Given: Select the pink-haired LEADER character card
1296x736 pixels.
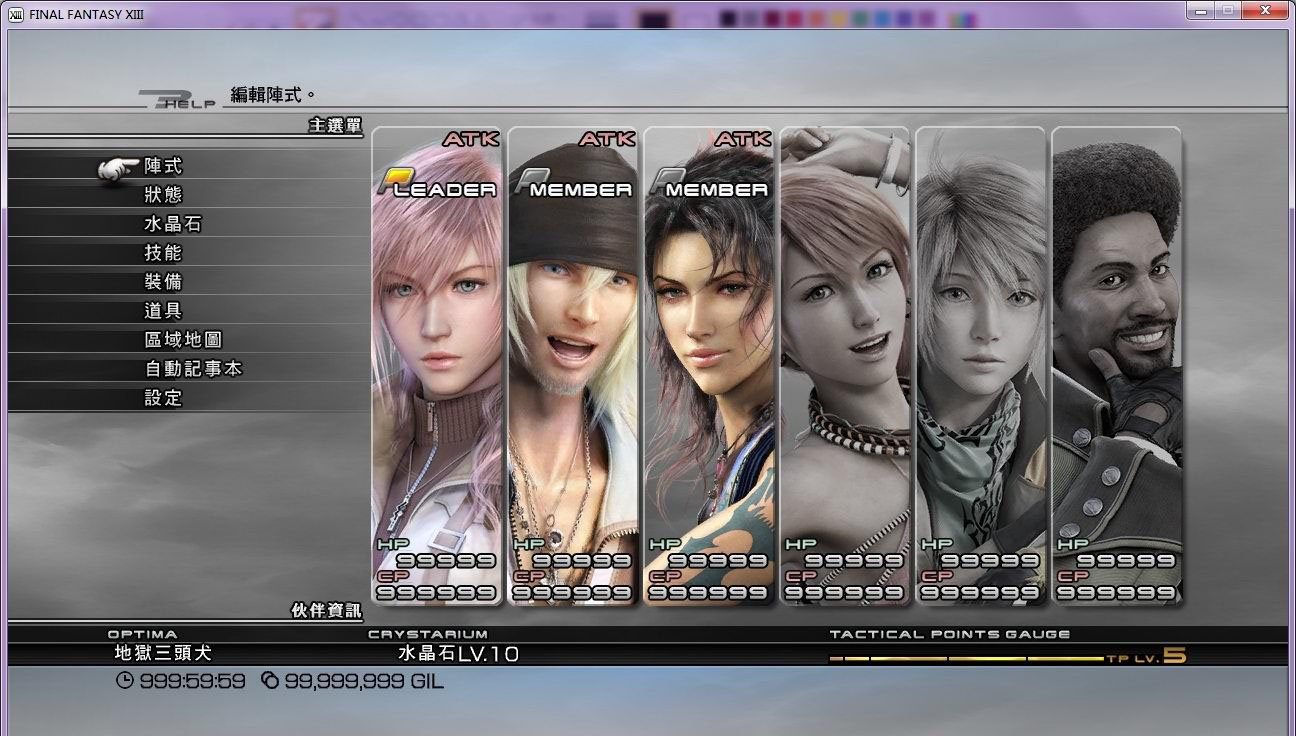Looking at the screenshot, I should (x=437, y=366).
